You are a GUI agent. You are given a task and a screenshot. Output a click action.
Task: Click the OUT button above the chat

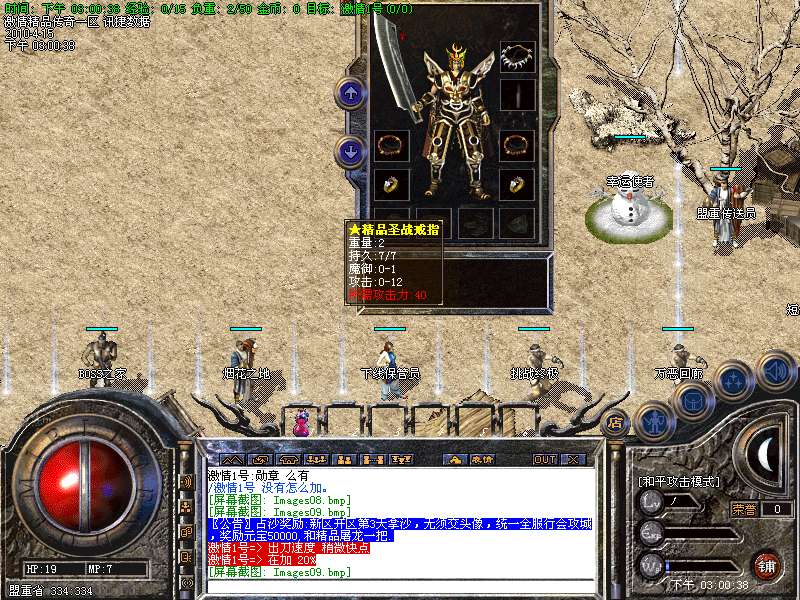tap(544, 459)
